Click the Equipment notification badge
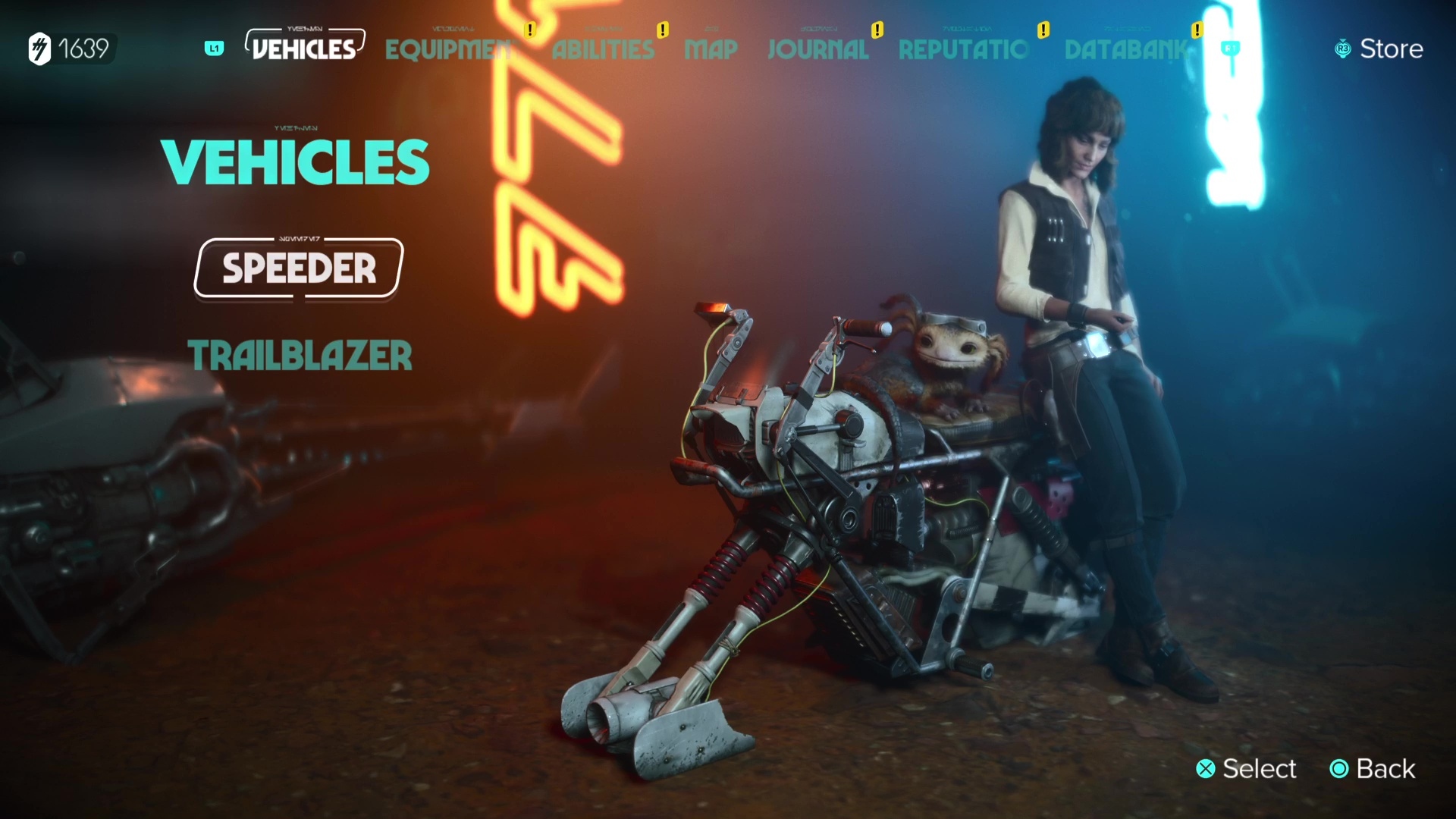 tap(529, 30)
